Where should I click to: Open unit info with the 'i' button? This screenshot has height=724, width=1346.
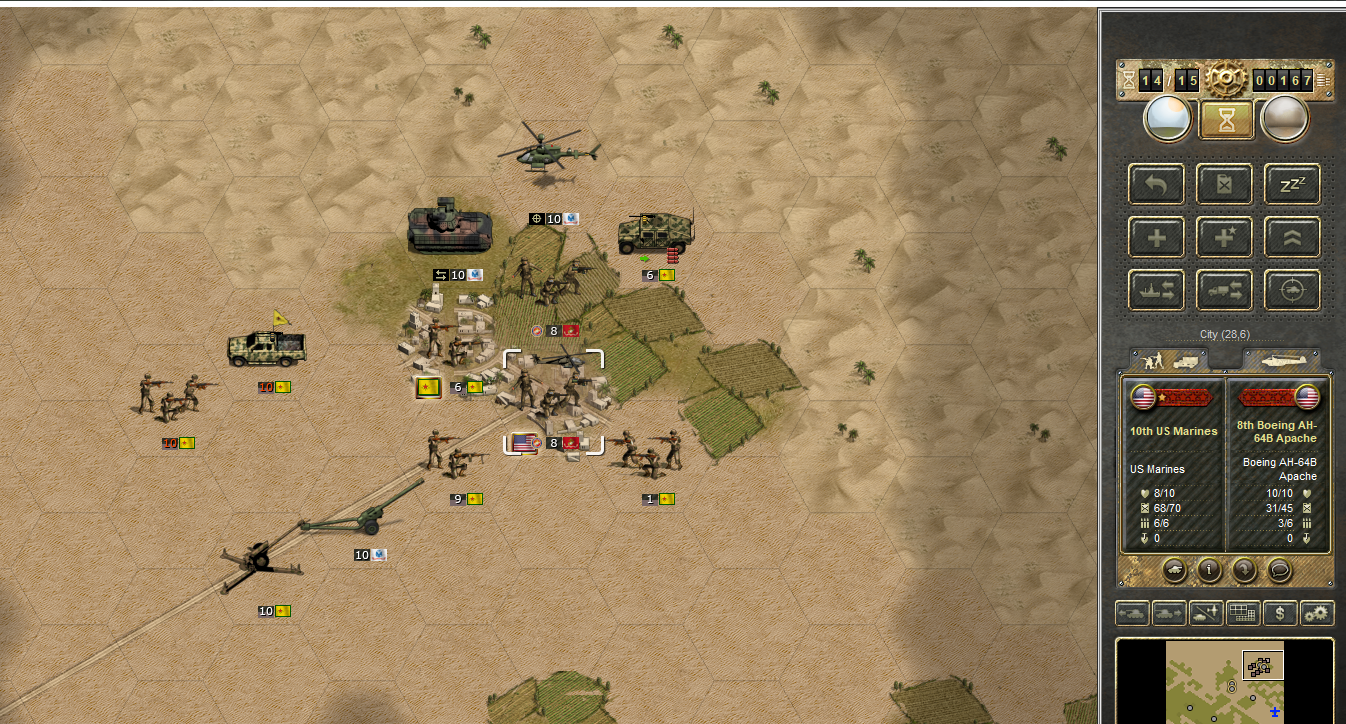tap(1209, 570)
